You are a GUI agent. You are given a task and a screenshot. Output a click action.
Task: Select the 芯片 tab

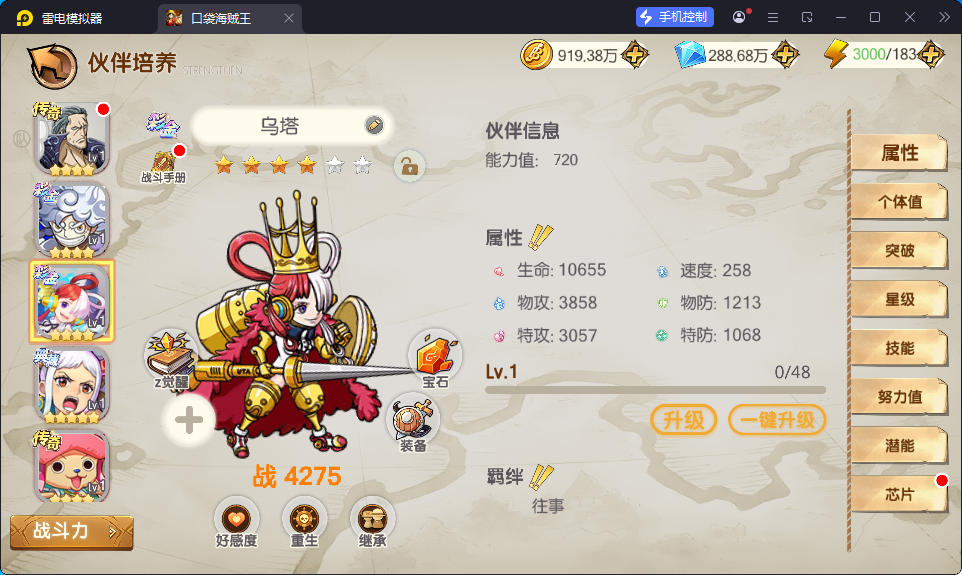coord(898,494)
